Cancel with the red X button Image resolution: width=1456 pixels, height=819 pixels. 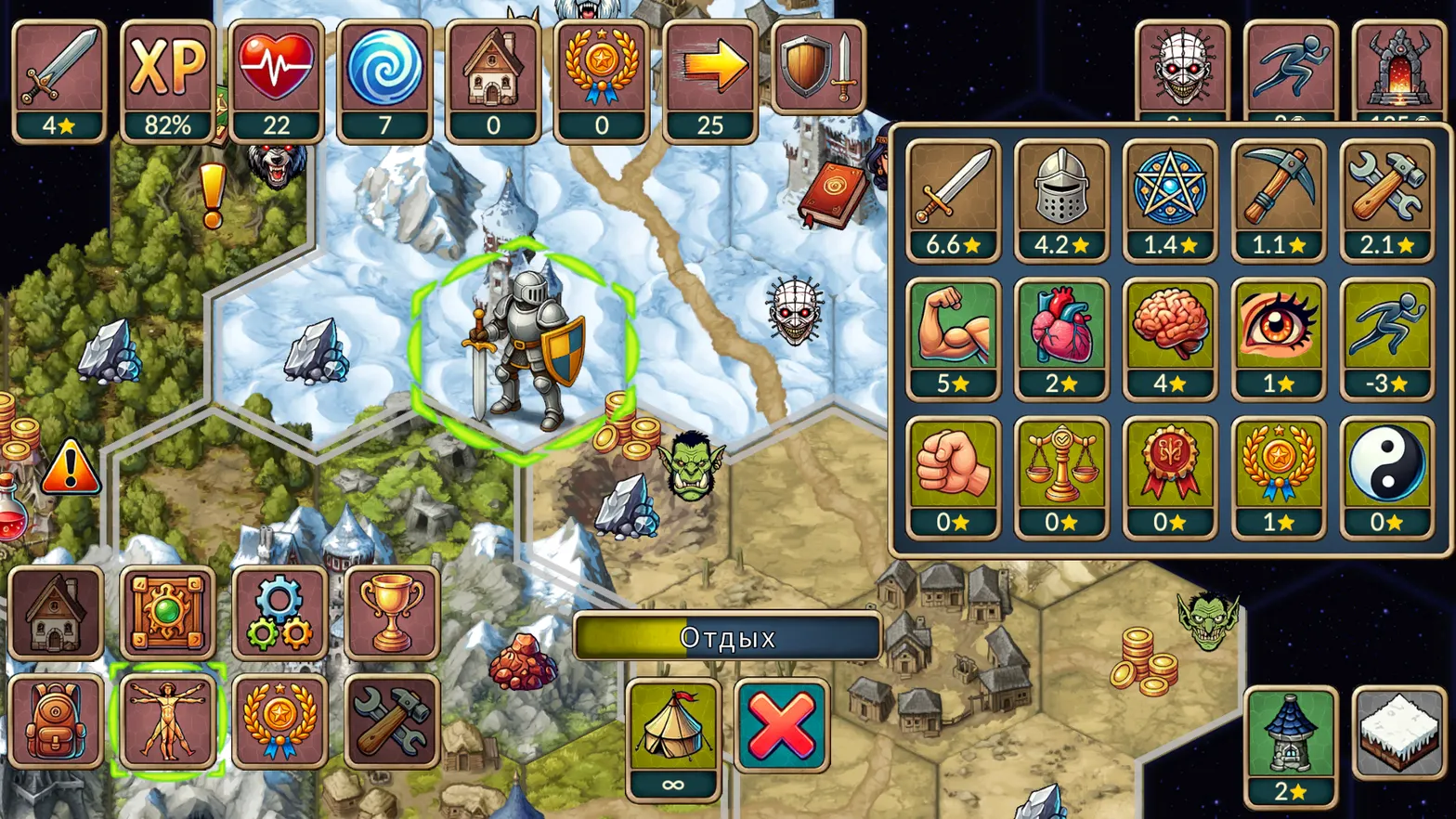click(782, 725)
